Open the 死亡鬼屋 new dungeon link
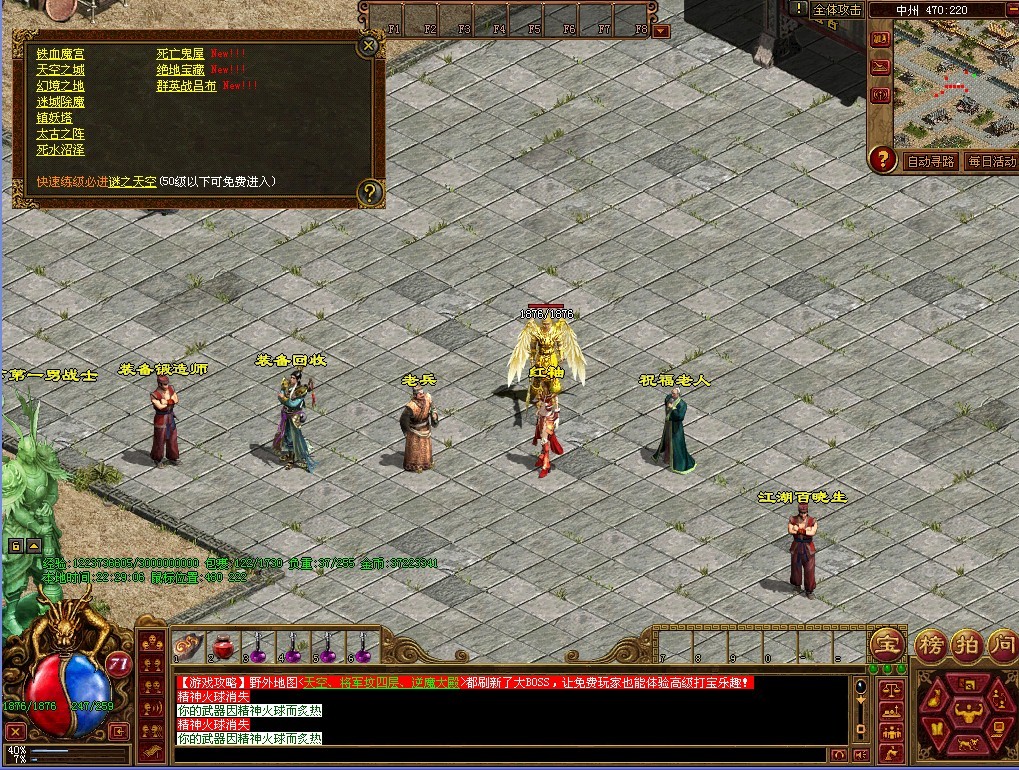This screenshot has height=770, width=1019. [180, 54]
